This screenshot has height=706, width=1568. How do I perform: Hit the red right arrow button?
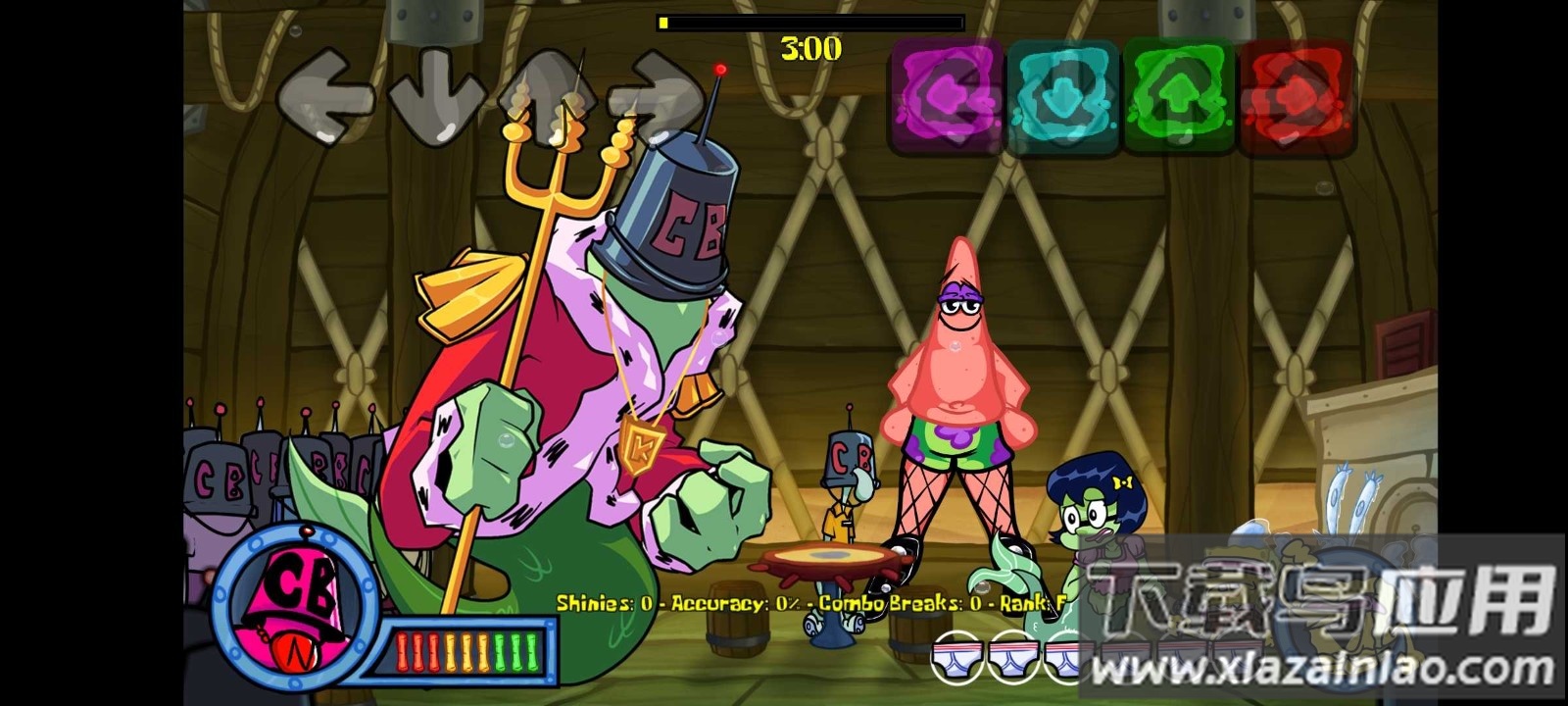point(1295,96)
